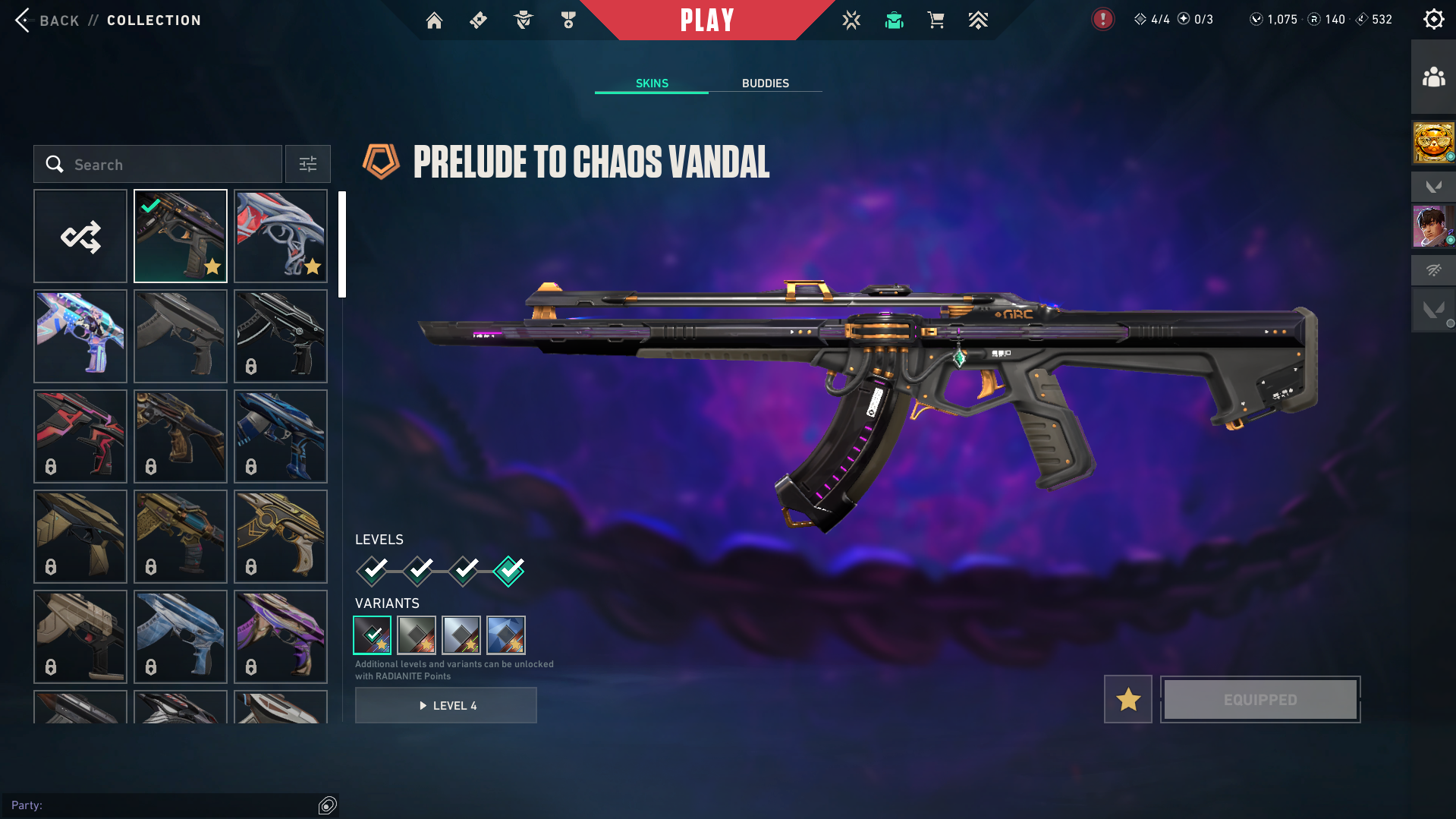Choose the fourth blue color variant
Viewport: 1456px width, 819px height.
point(506,635)
